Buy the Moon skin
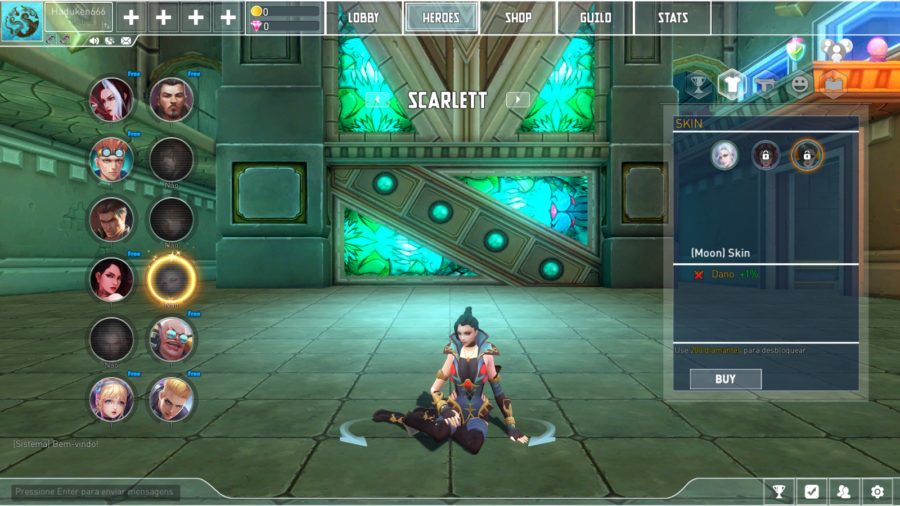 pos(725,379)
